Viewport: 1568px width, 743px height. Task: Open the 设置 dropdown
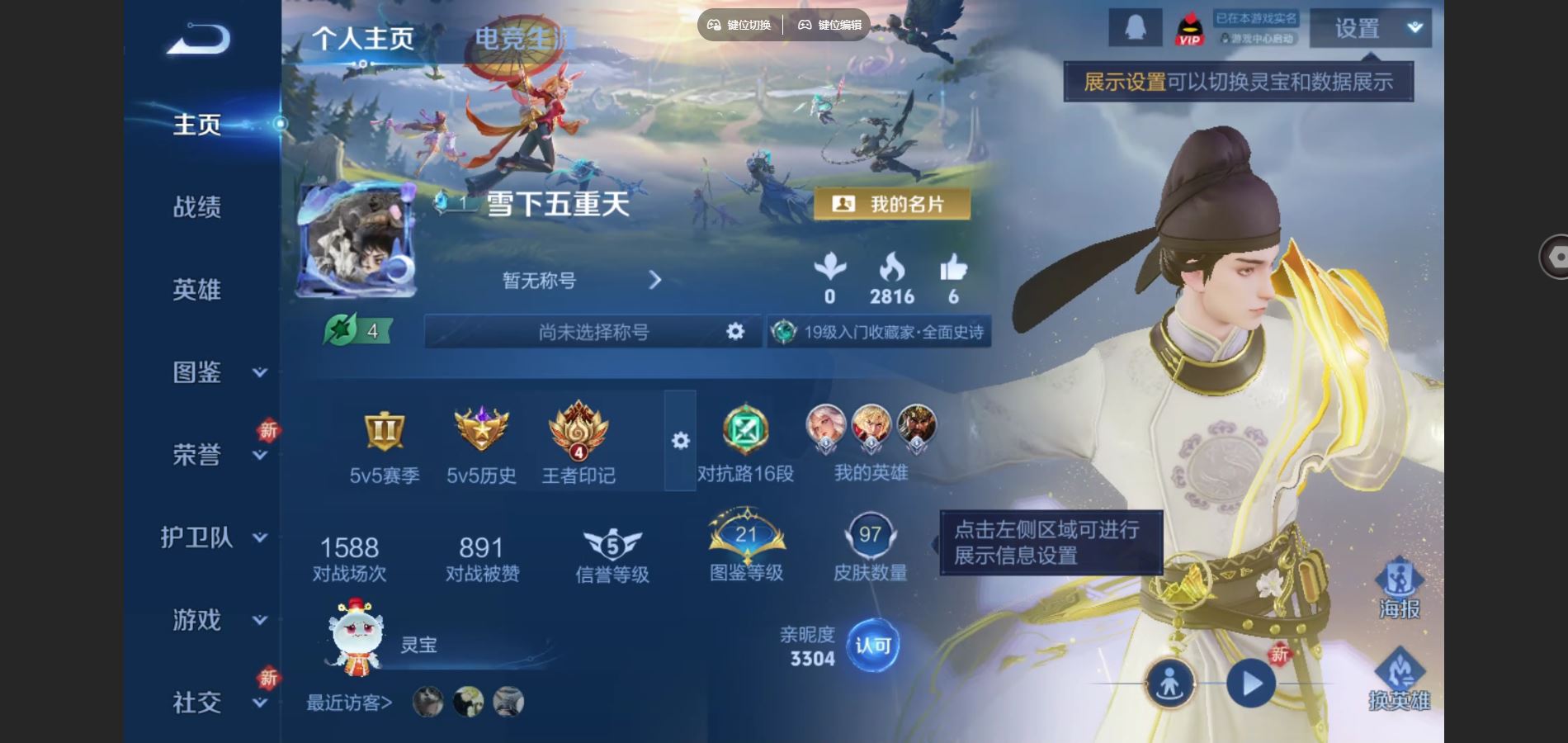pos(1370,29)
